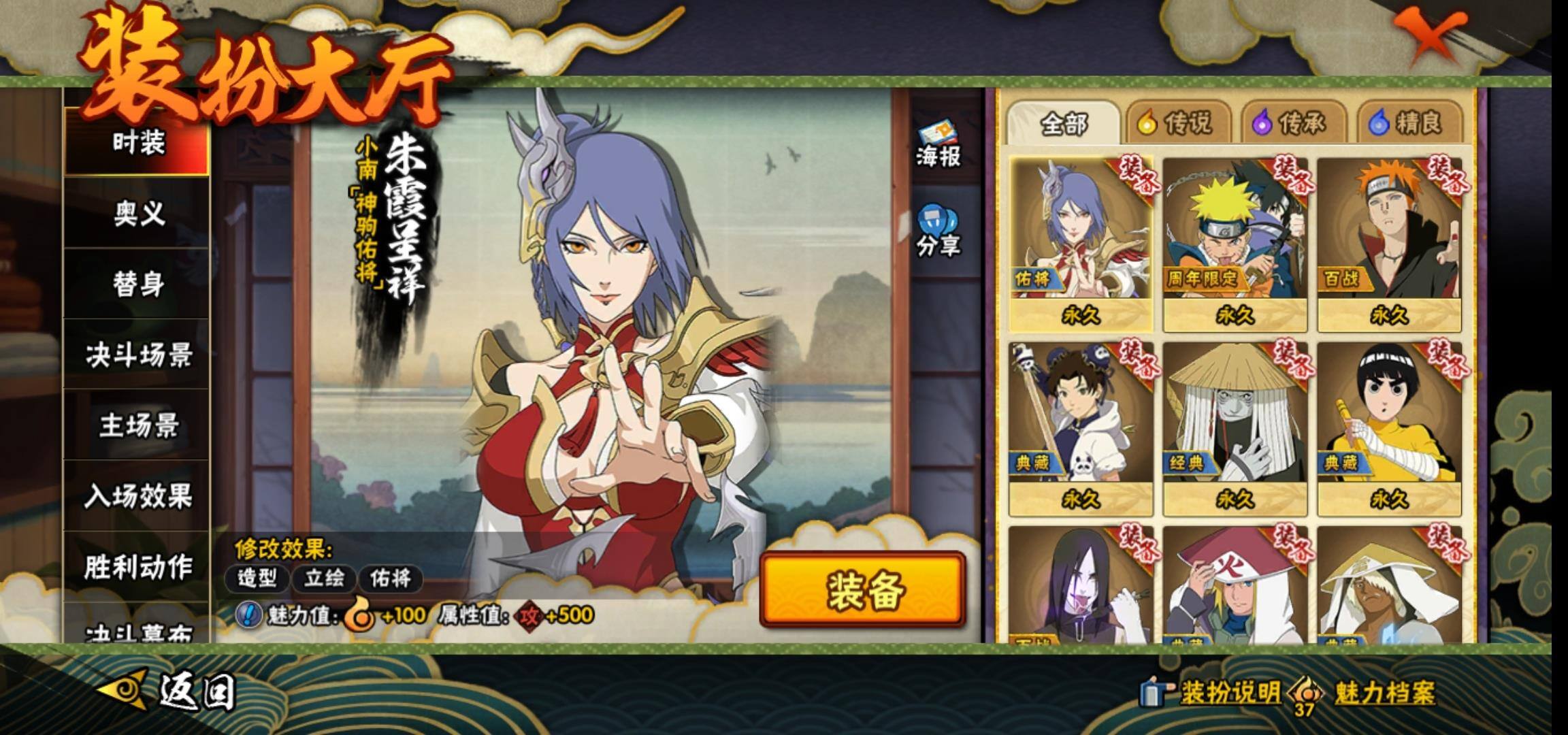Click the orange 装备 equip button

coord(863,589)
